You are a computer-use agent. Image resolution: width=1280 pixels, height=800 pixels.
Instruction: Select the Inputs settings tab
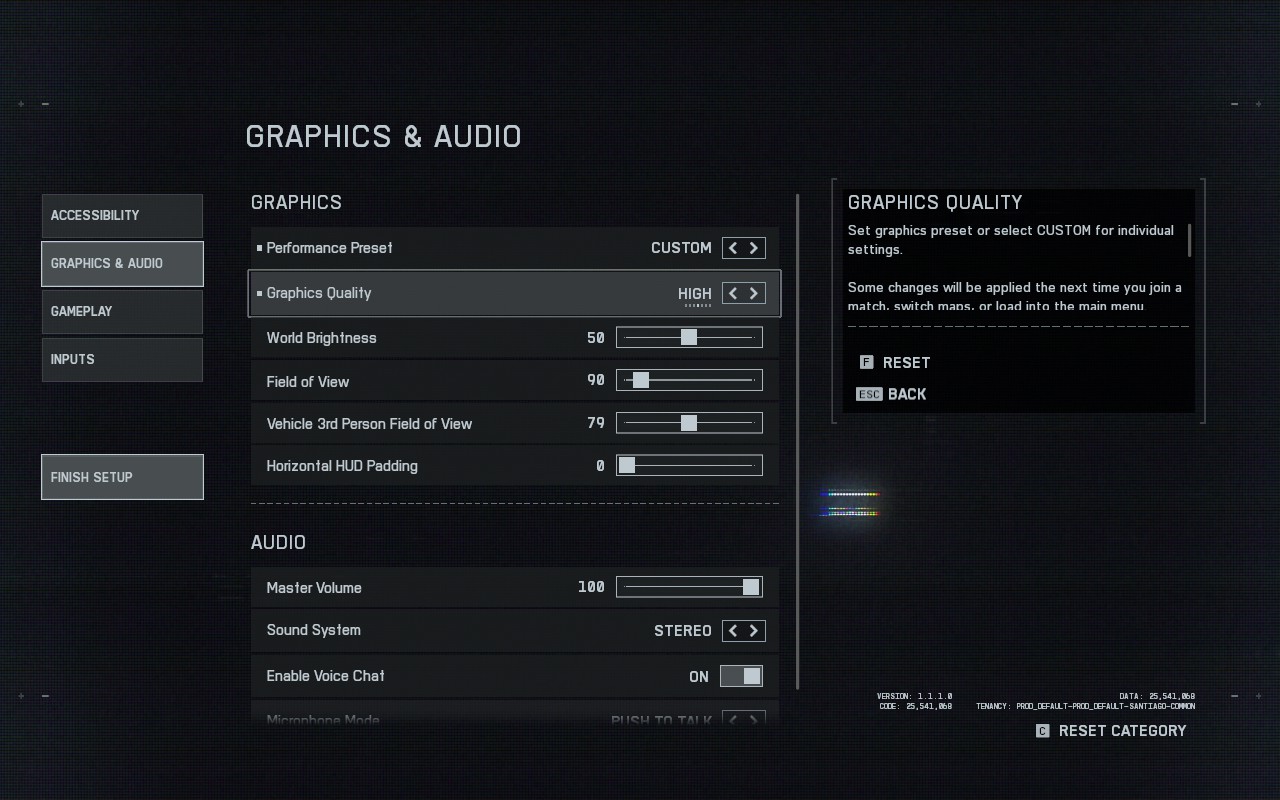pos(122,360)
